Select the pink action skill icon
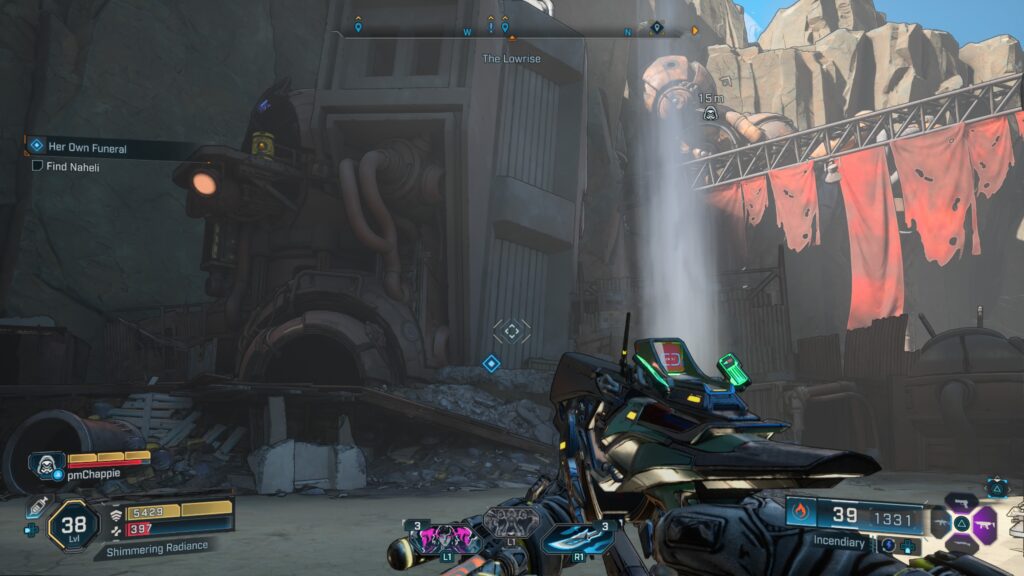 point(435,538)
